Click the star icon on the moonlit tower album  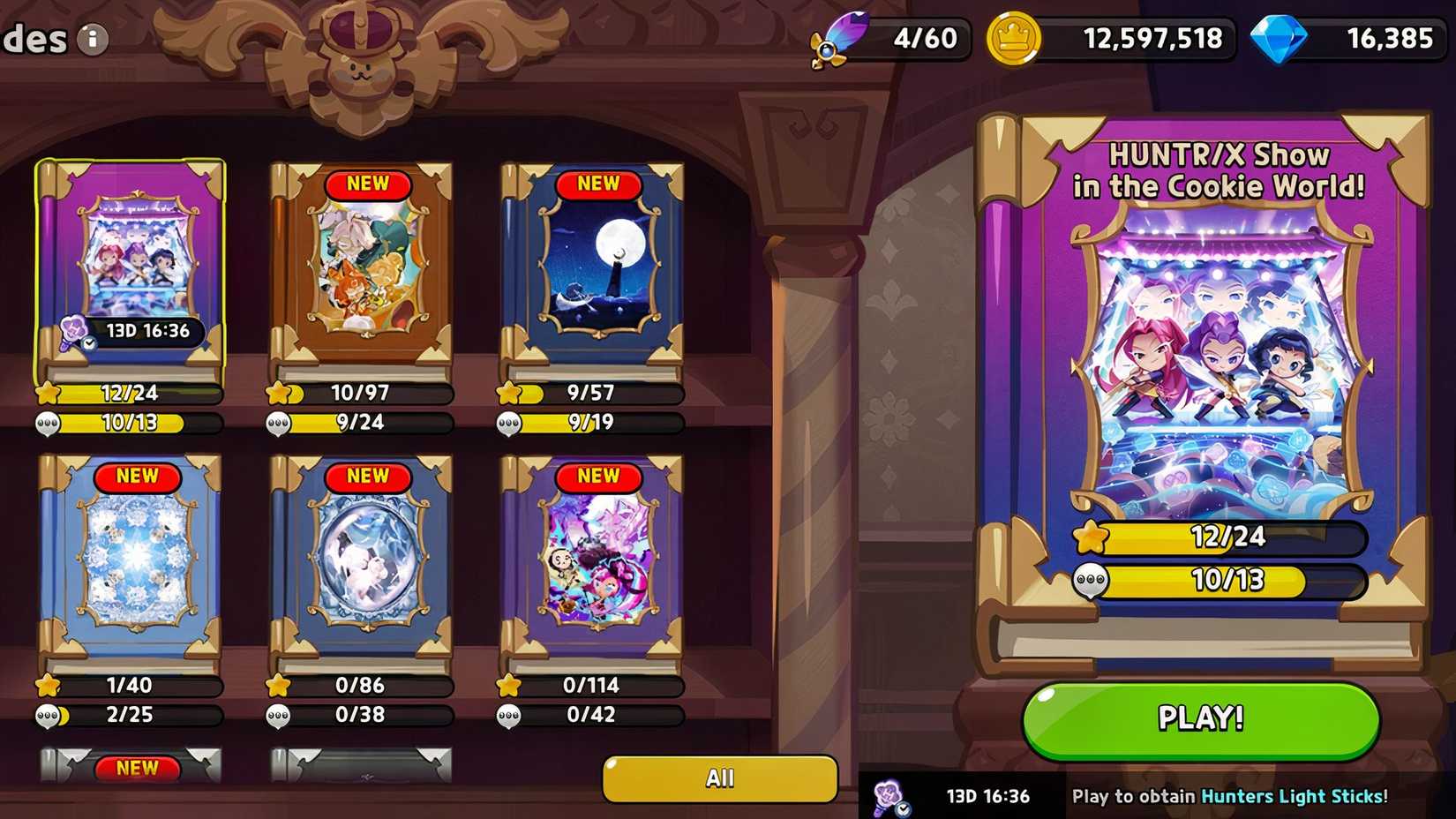point(510,394)
